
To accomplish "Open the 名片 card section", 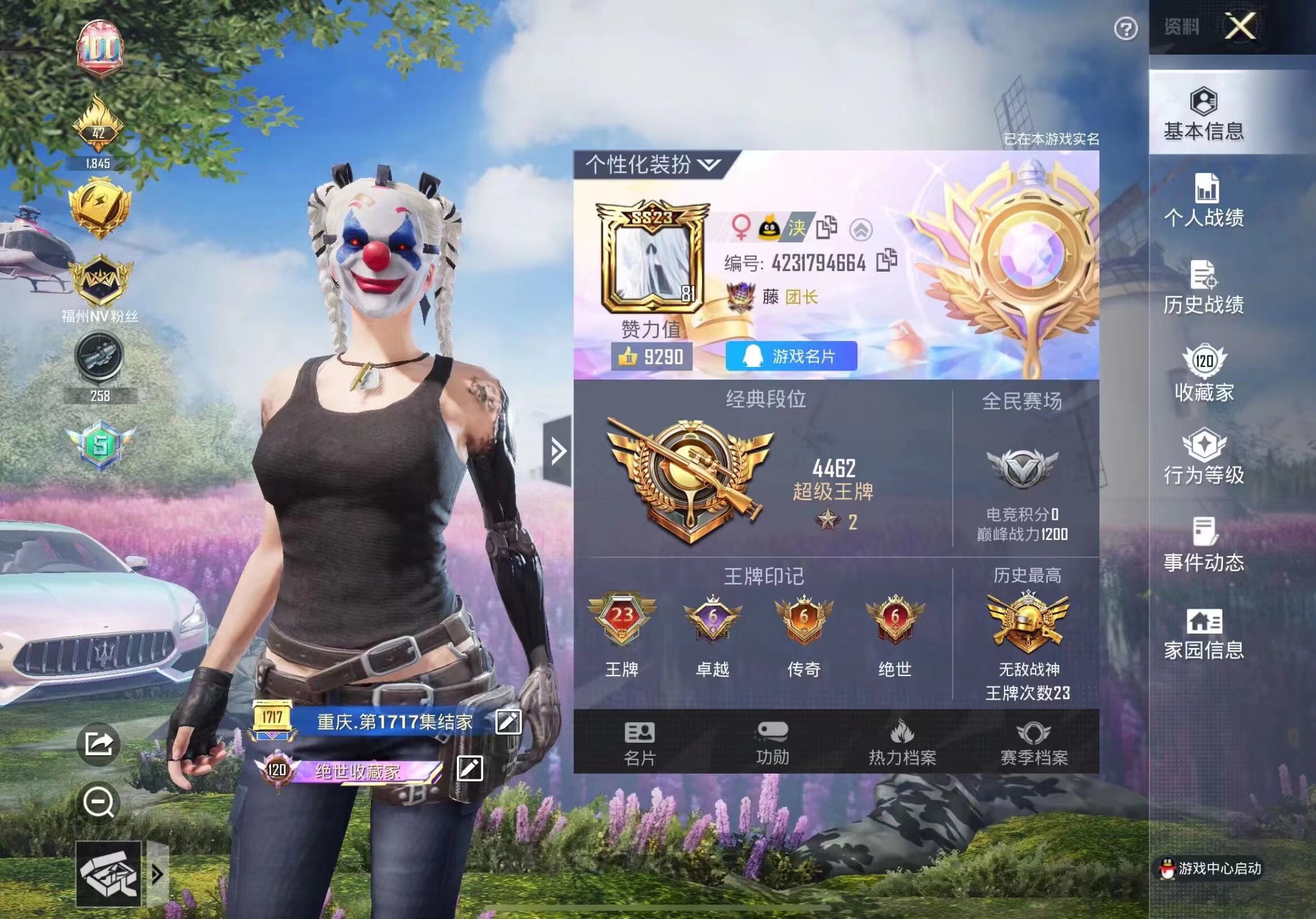I will tap(640, 743).
